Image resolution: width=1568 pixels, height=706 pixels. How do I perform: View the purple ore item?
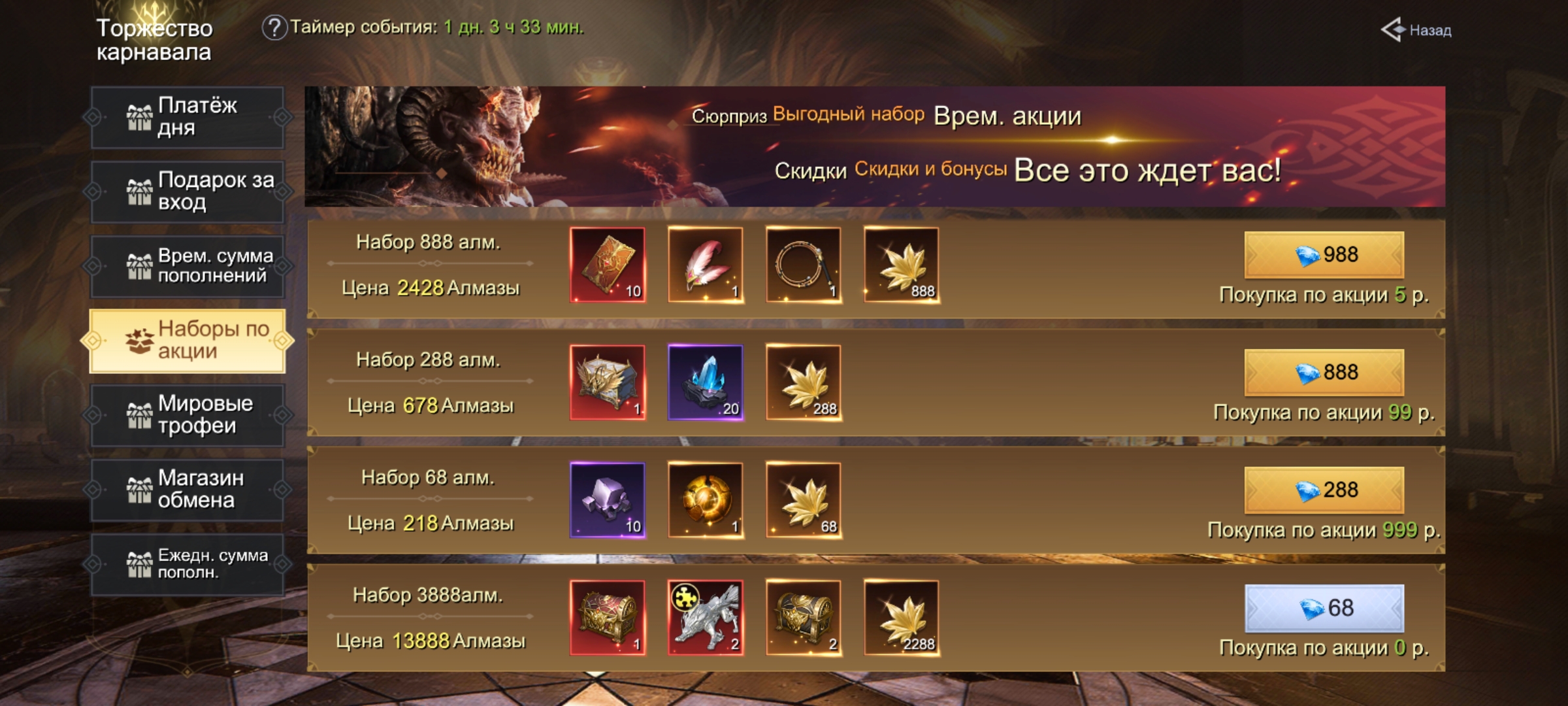click(x=608, y=500)
